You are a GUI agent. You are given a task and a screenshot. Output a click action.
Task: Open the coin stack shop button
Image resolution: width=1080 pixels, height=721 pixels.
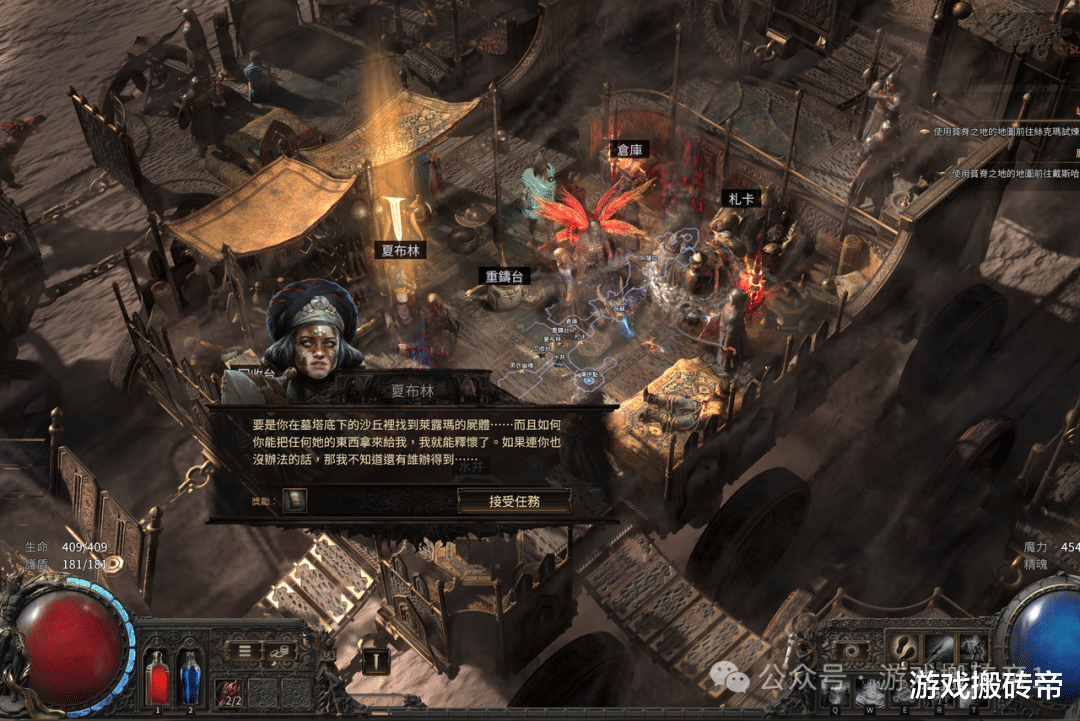click(x=282, y=650)
